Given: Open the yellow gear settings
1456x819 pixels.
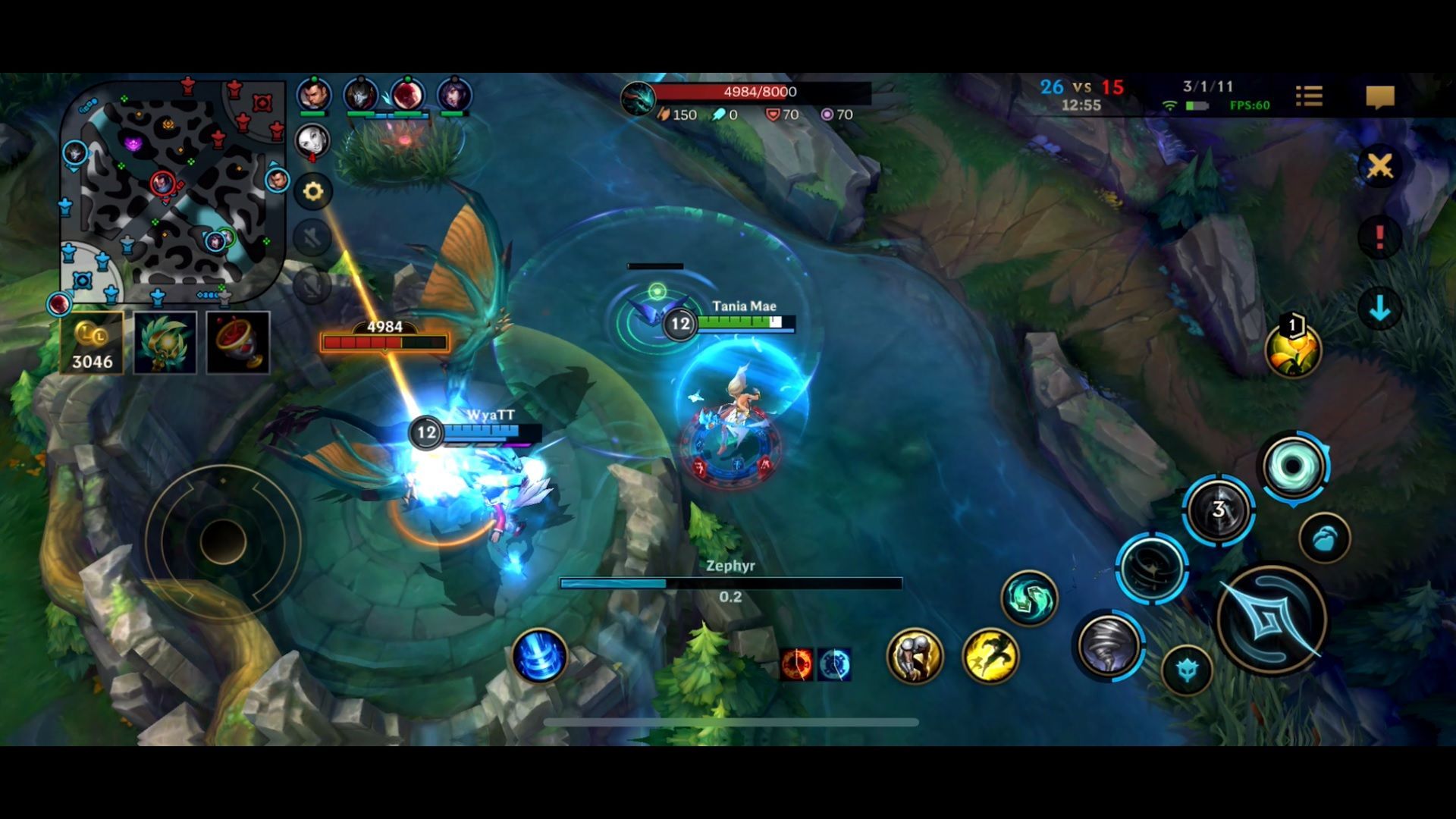Looking at the screenshot, I should (x=312, y=191).
